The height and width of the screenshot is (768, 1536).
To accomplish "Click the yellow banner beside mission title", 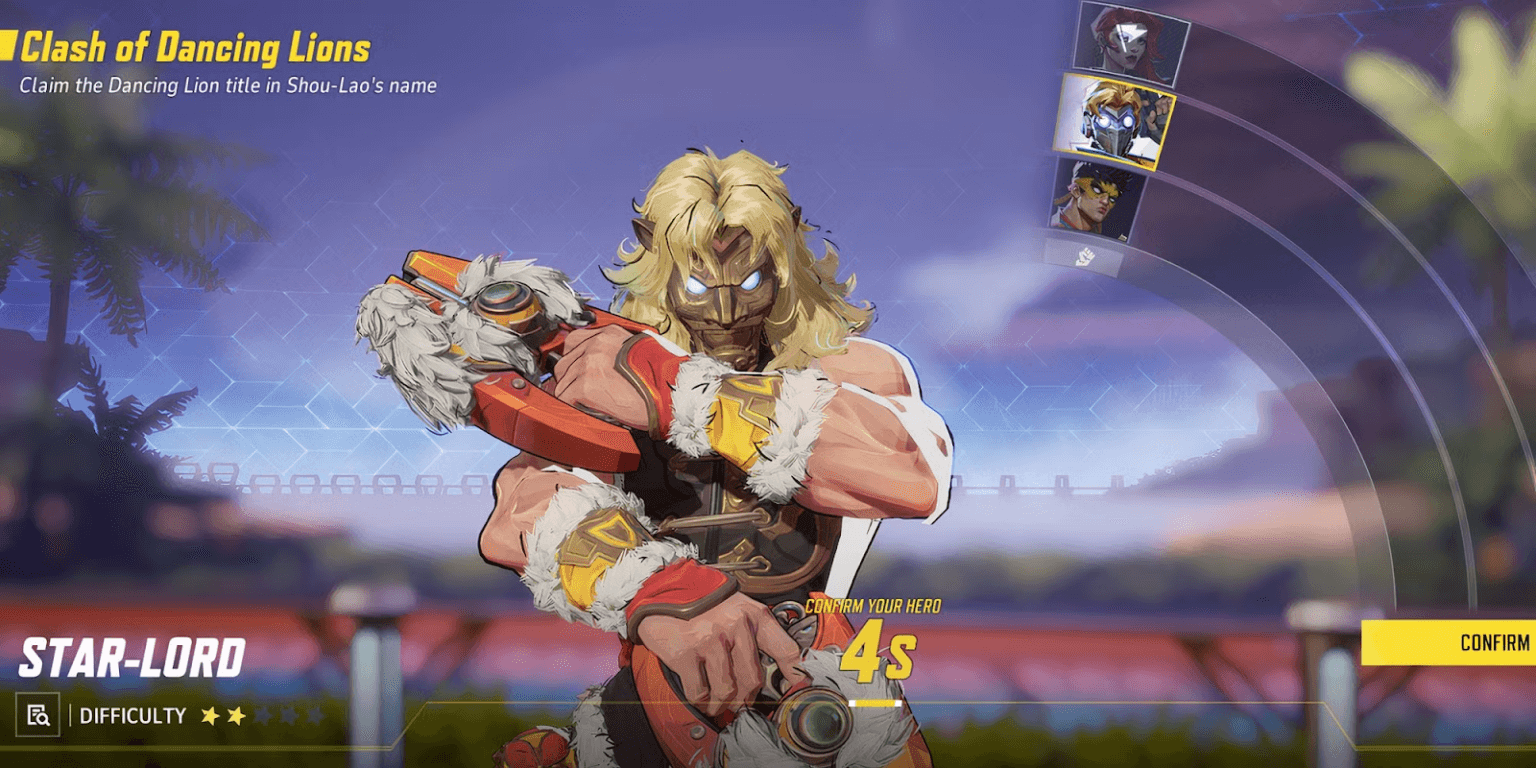I will pos(10,46).
